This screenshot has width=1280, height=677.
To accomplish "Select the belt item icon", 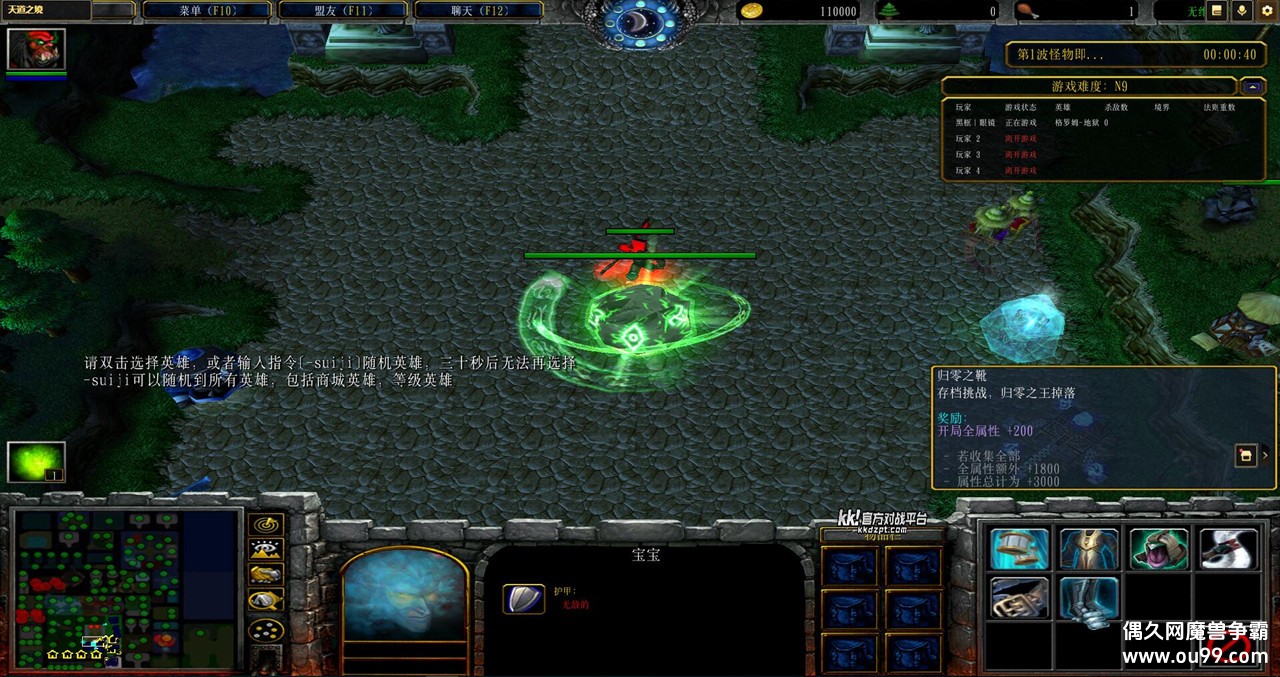I will (1020, 598).
